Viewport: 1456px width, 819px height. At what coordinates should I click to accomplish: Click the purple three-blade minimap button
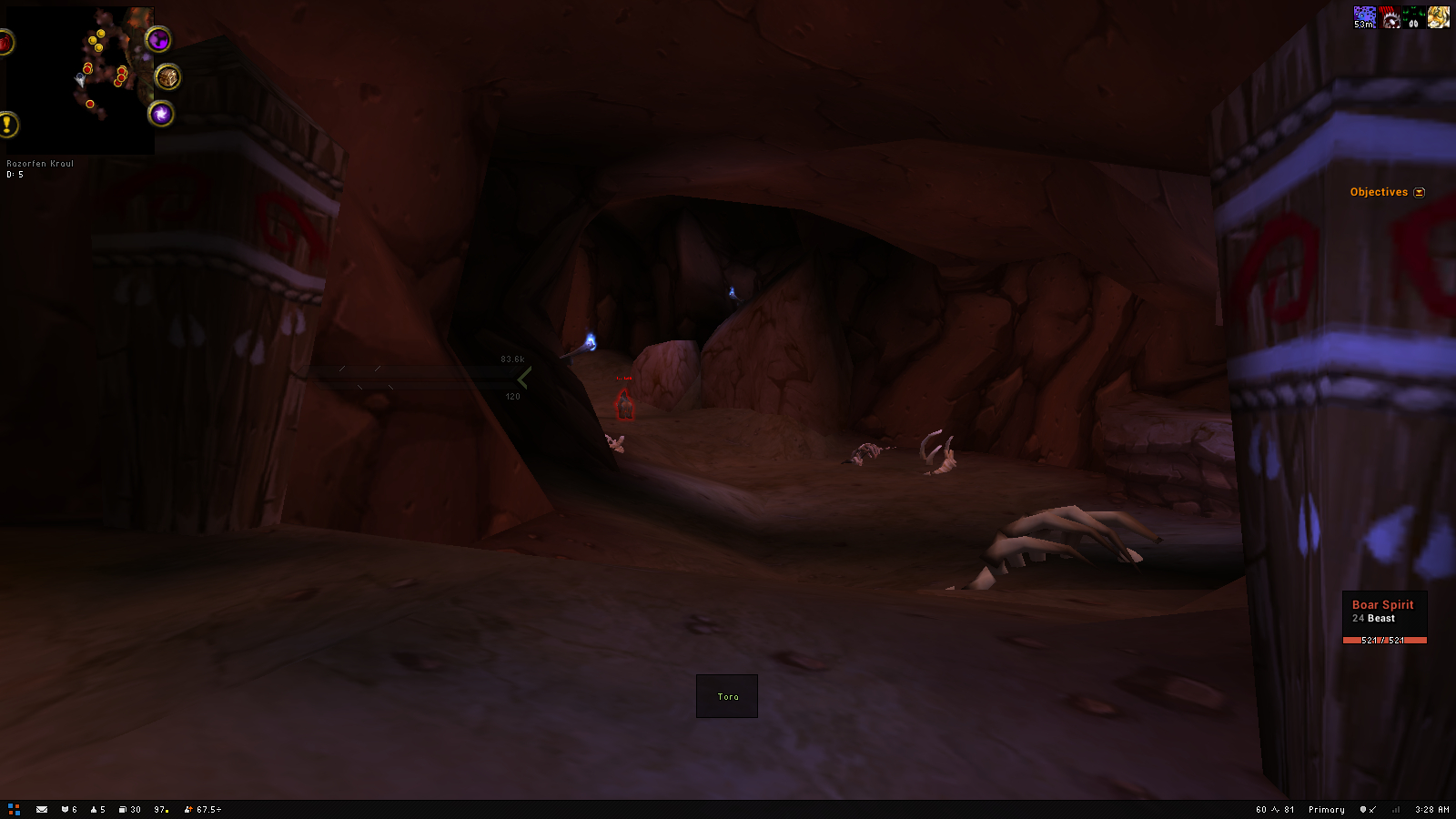pos(158,40)
